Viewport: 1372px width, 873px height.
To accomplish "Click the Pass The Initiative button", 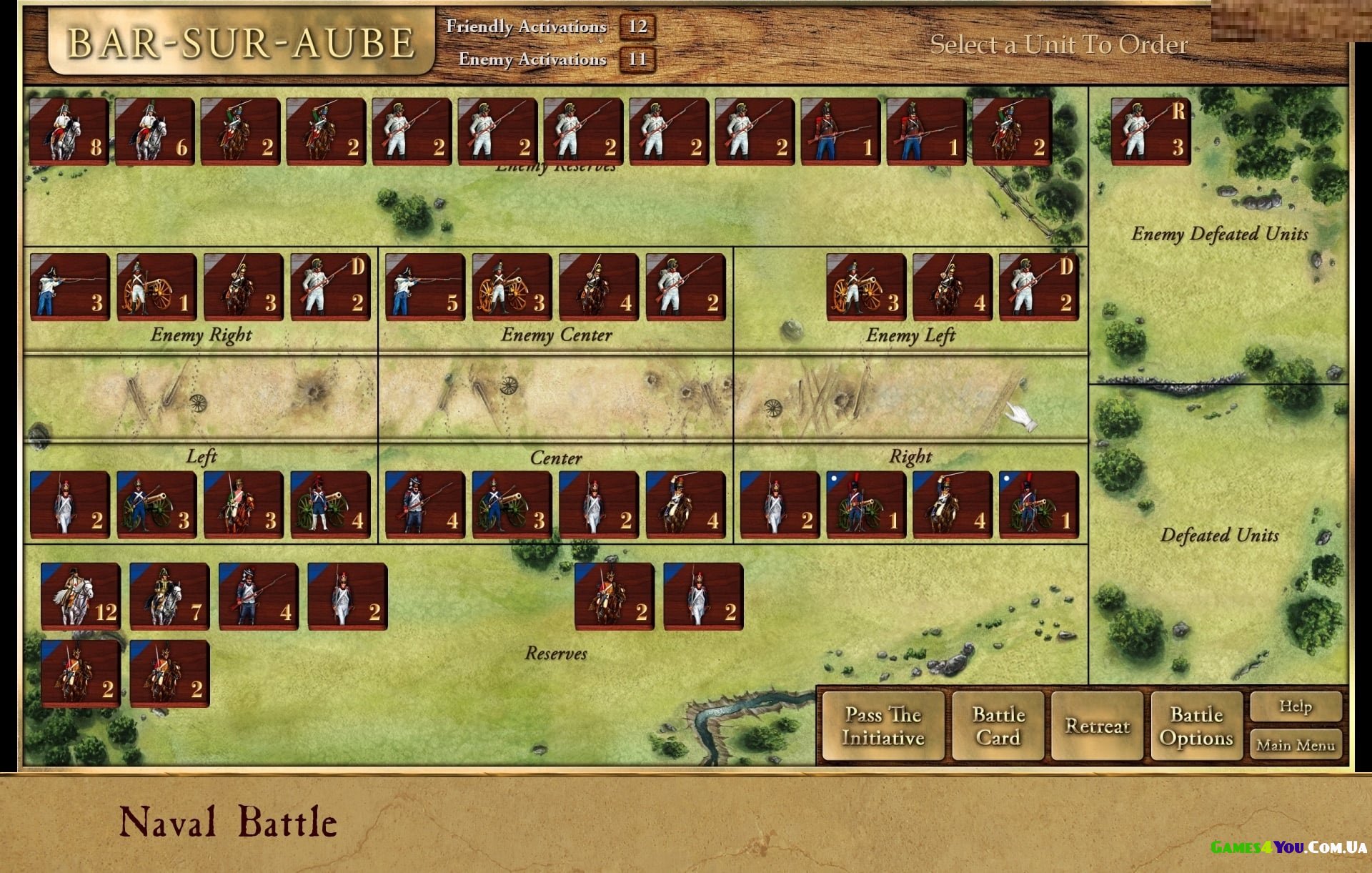I will point(883,726).
